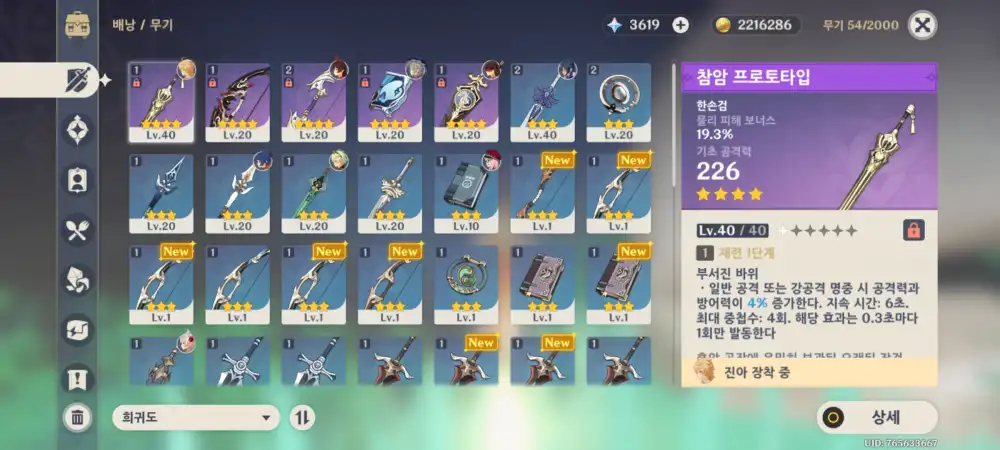Add Primogems with the plus button
1000x450 pixels.
coord(680,25)
